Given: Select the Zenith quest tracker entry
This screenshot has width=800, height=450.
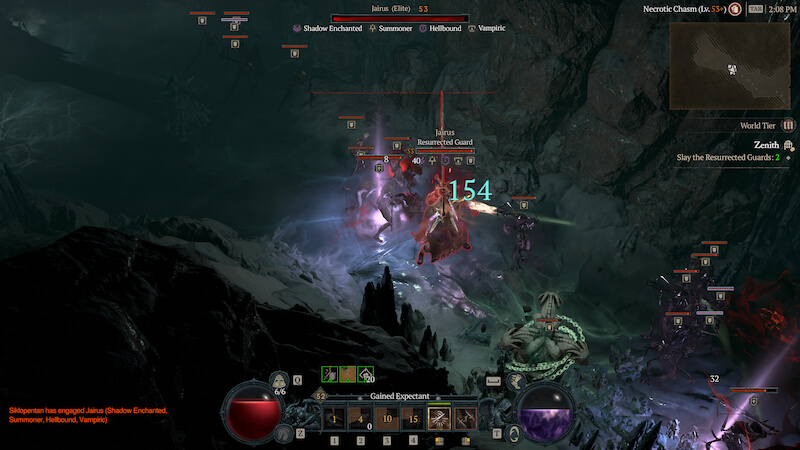Looking at the screenshot, I should 766,144.
